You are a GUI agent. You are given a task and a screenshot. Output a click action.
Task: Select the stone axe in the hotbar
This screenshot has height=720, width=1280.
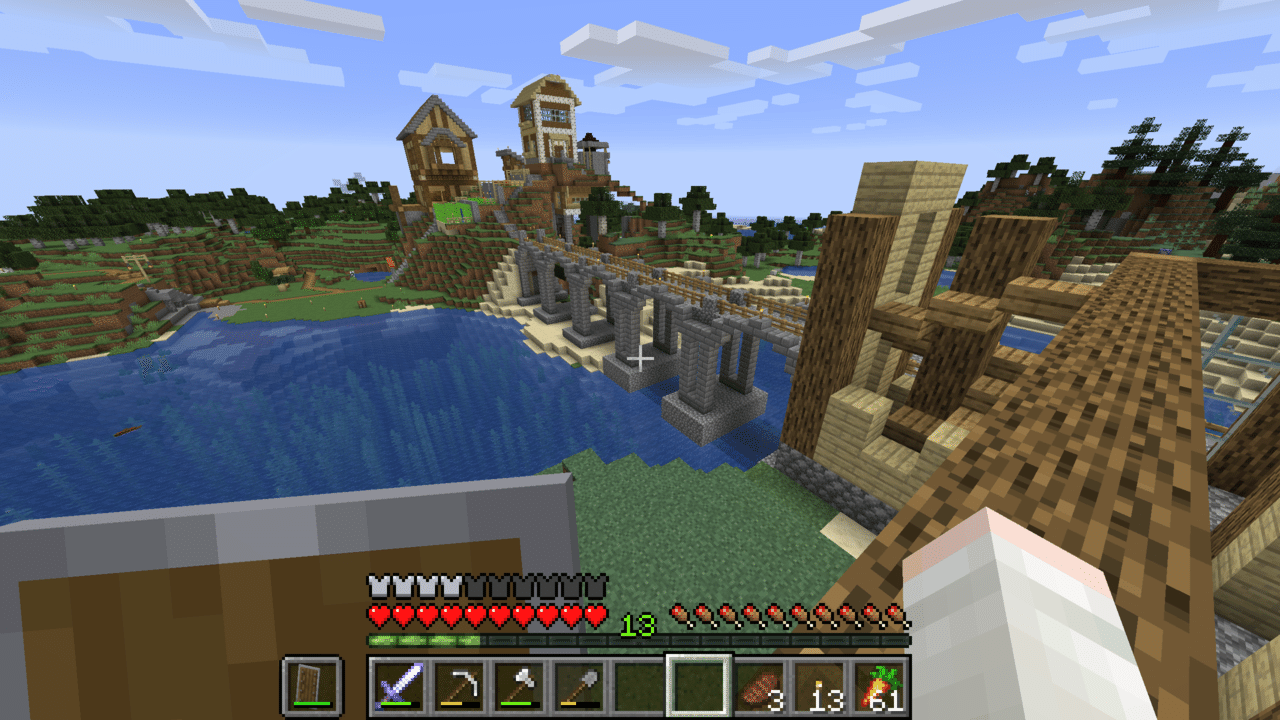coord(524,684)
